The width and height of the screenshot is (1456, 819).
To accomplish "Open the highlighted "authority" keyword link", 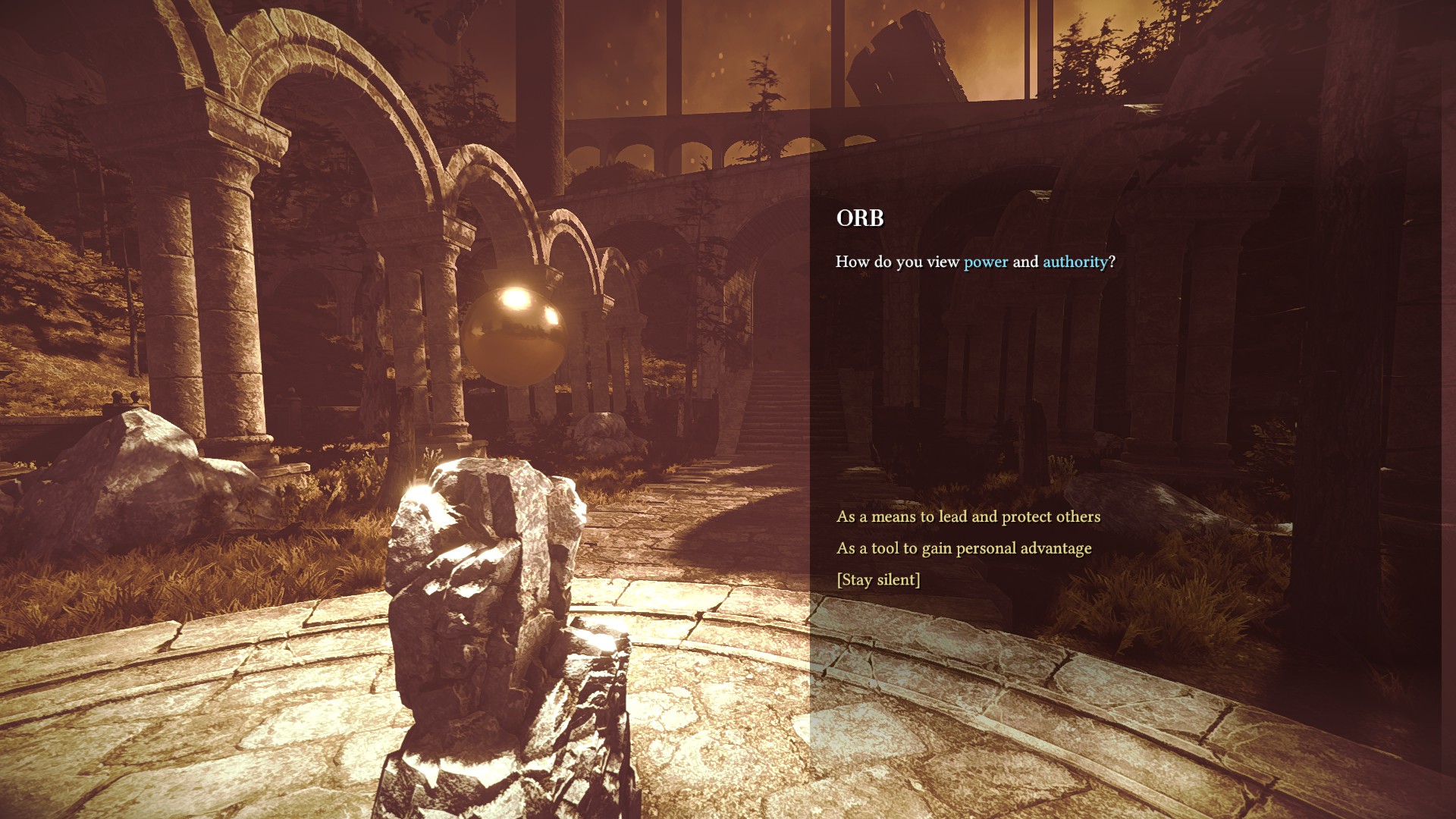I will 1075,262.
